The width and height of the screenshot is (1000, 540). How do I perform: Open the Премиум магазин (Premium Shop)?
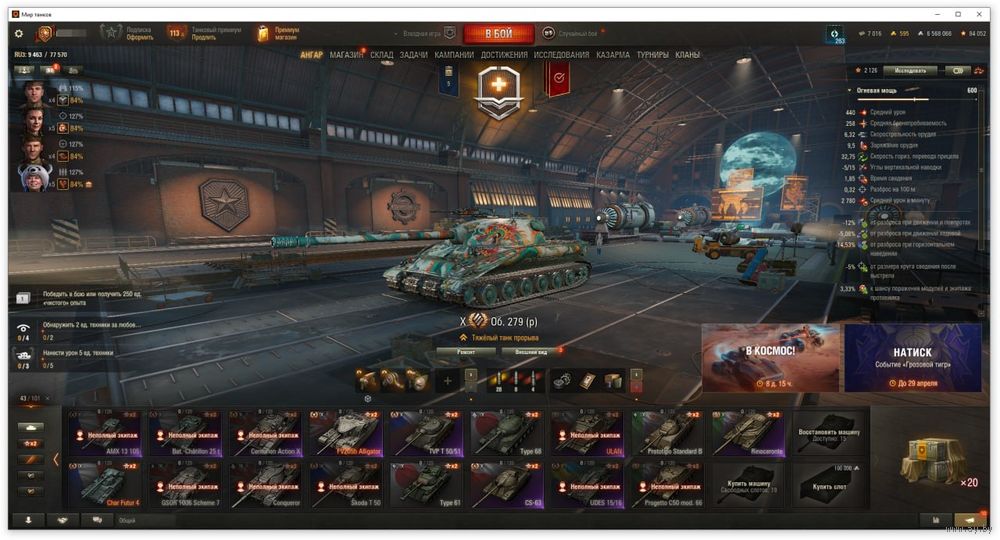275,34
